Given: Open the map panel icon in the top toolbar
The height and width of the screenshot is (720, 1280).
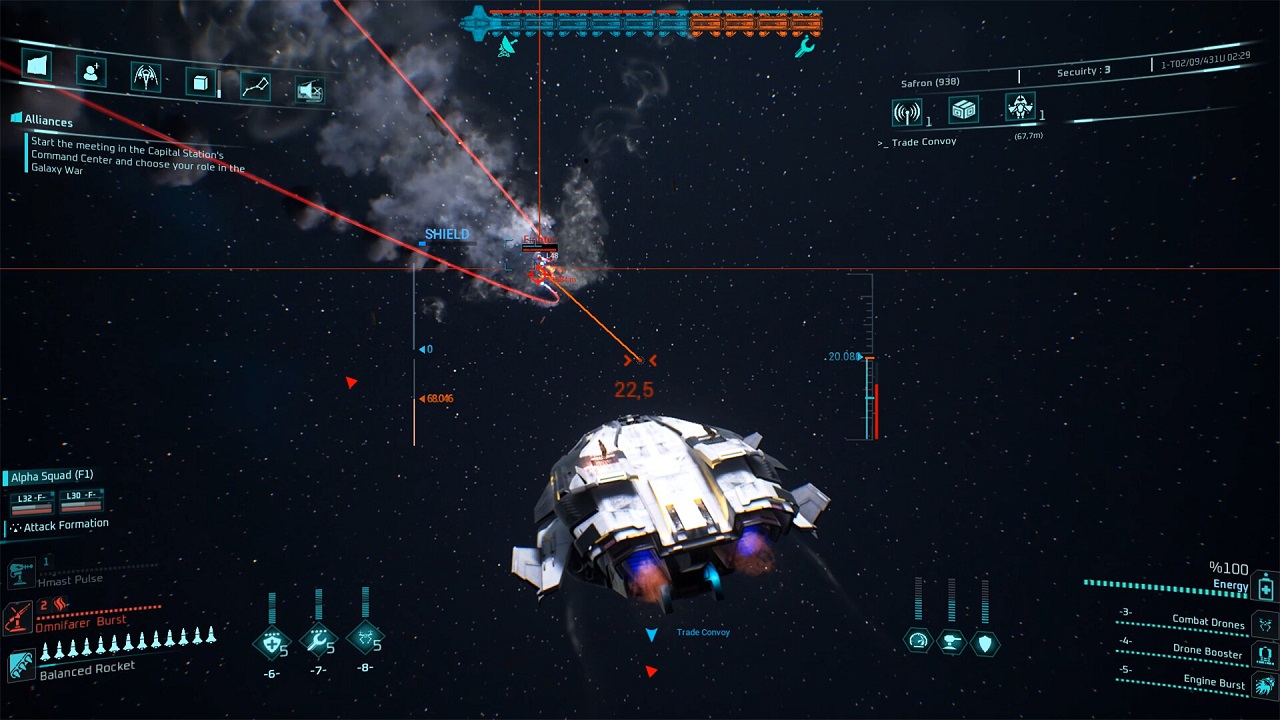Looking at the screenshot, I should click(x=36, y=65).
